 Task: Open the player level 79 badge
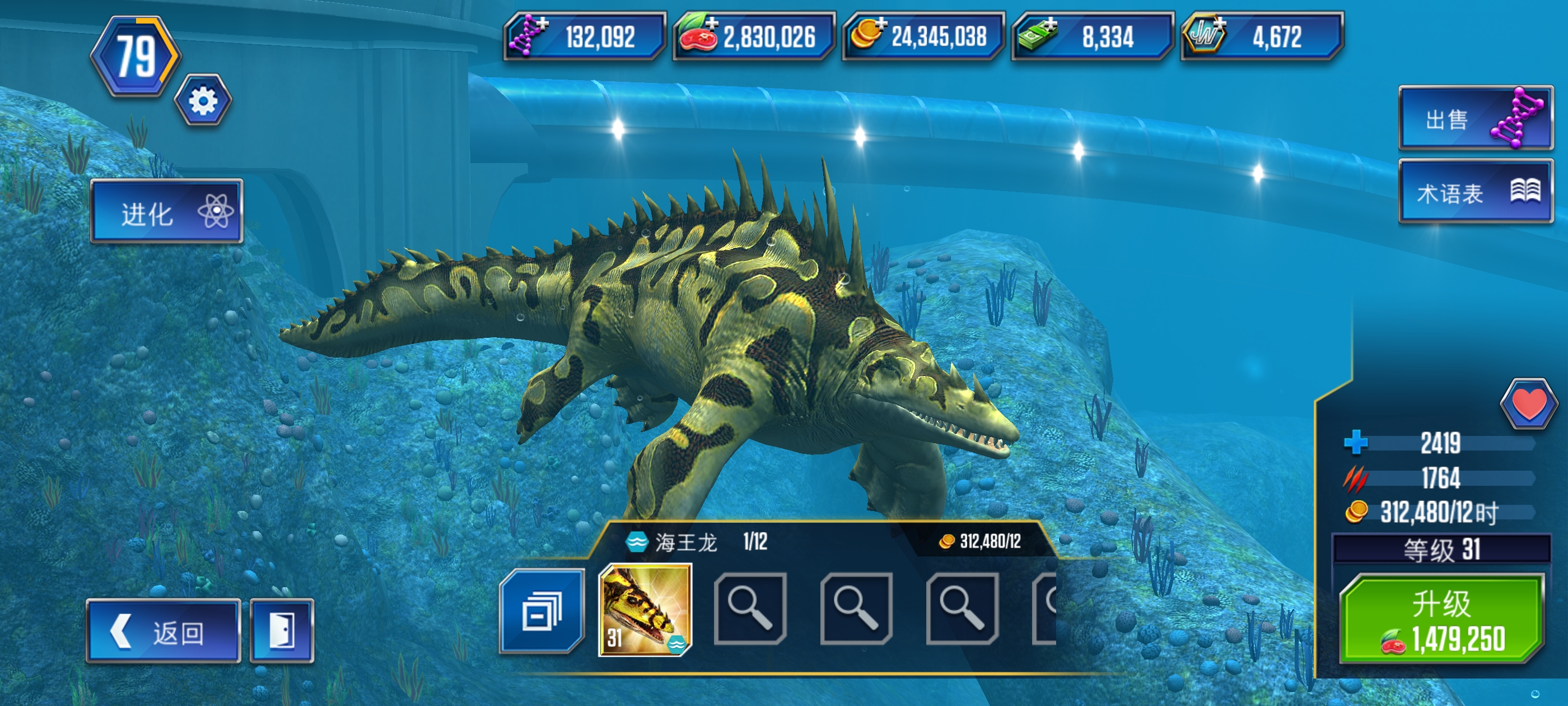(x=136, y=57)
